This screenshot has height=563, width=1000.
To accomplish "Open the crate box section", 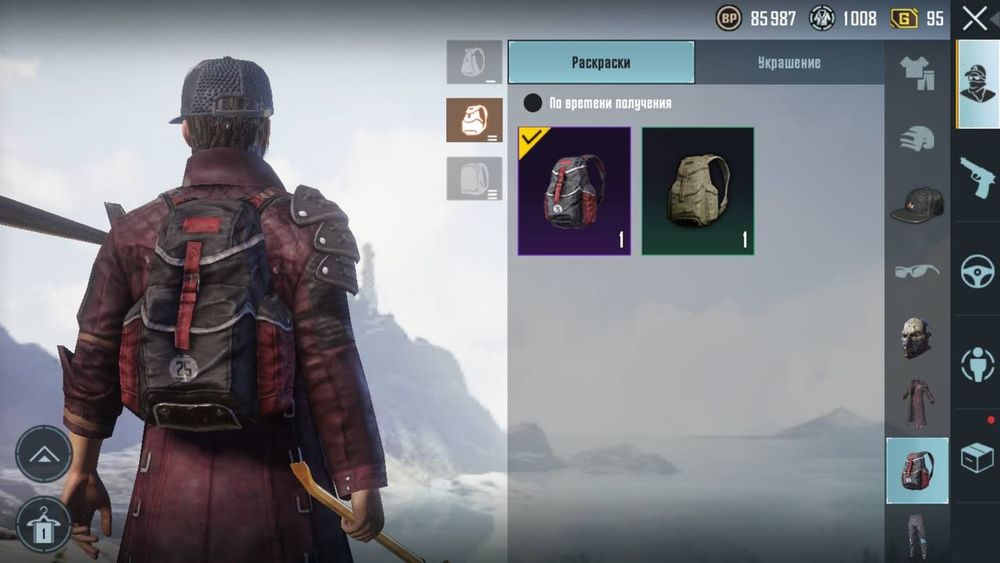I will click(x=977, y=457).
